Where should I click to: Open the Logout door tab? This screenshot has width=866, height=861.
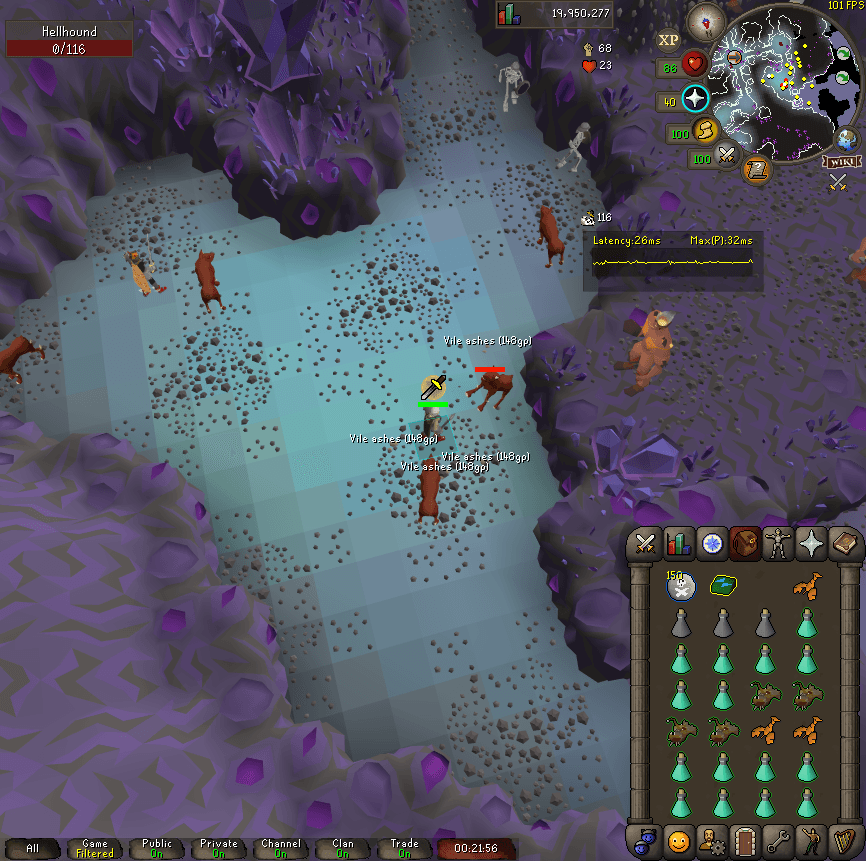(x=745, y=840)
